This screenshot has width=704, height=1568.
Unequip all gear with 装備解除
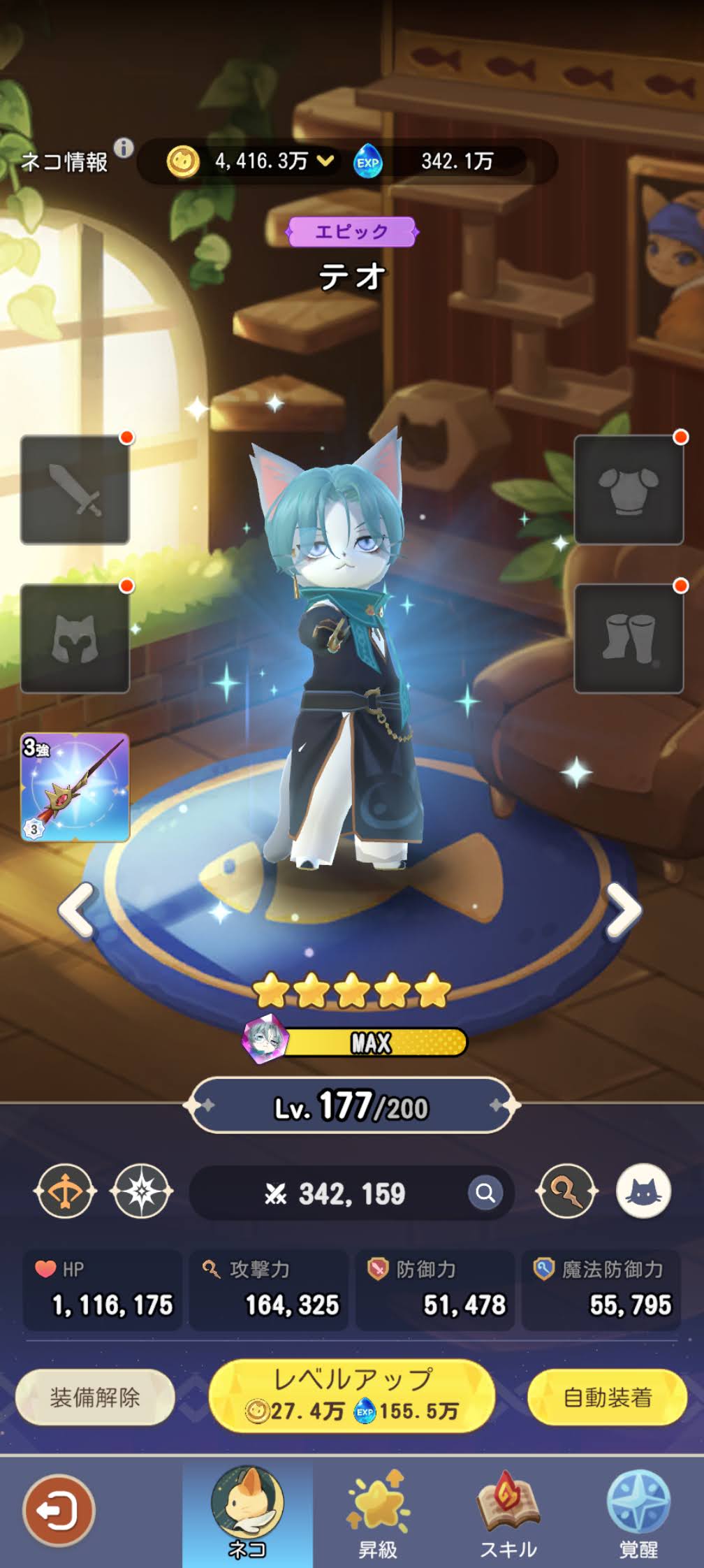point(95,1398)
